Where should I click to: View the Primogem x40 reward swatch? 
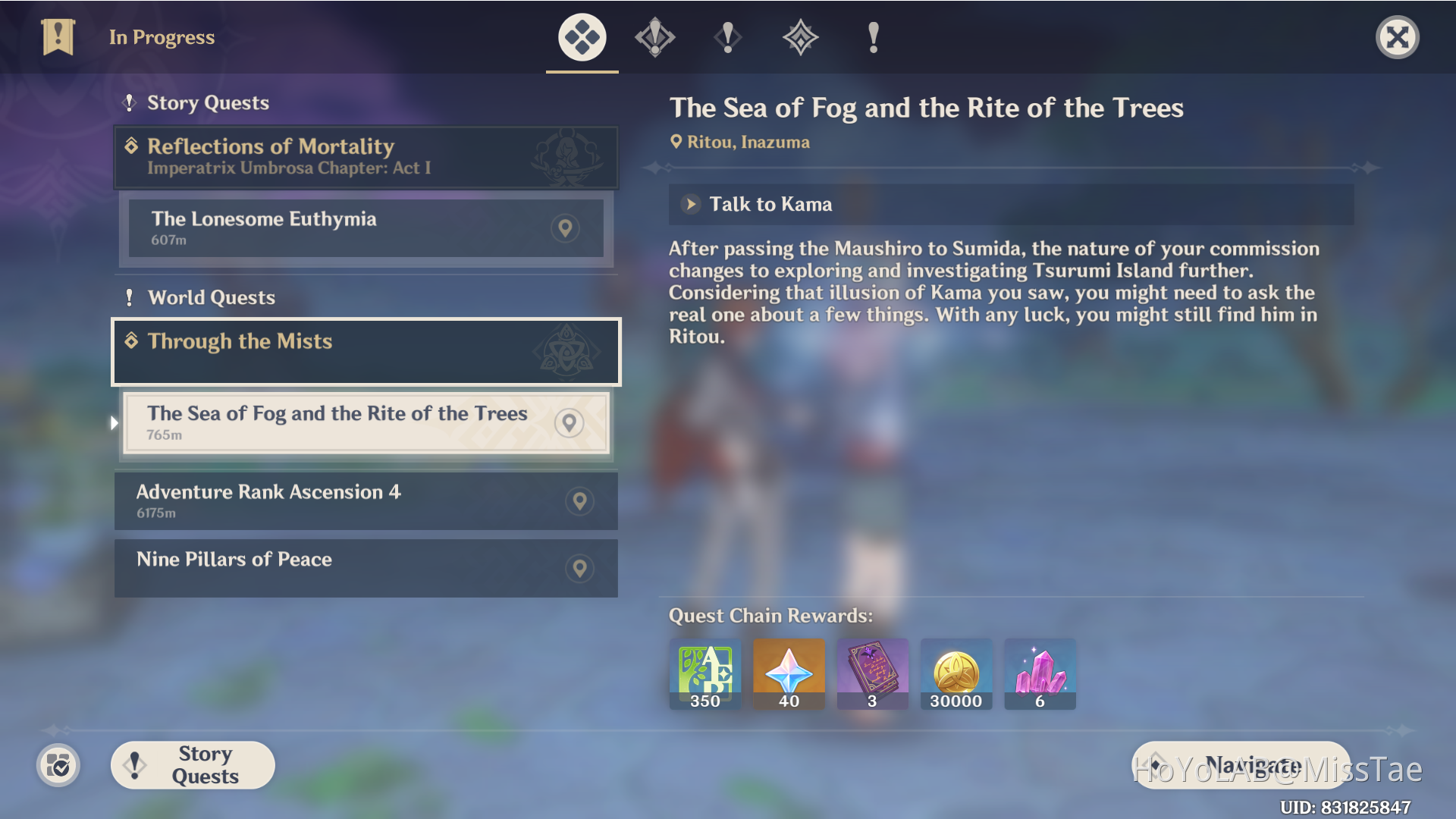pyautogui.click(x=789, y=673)
